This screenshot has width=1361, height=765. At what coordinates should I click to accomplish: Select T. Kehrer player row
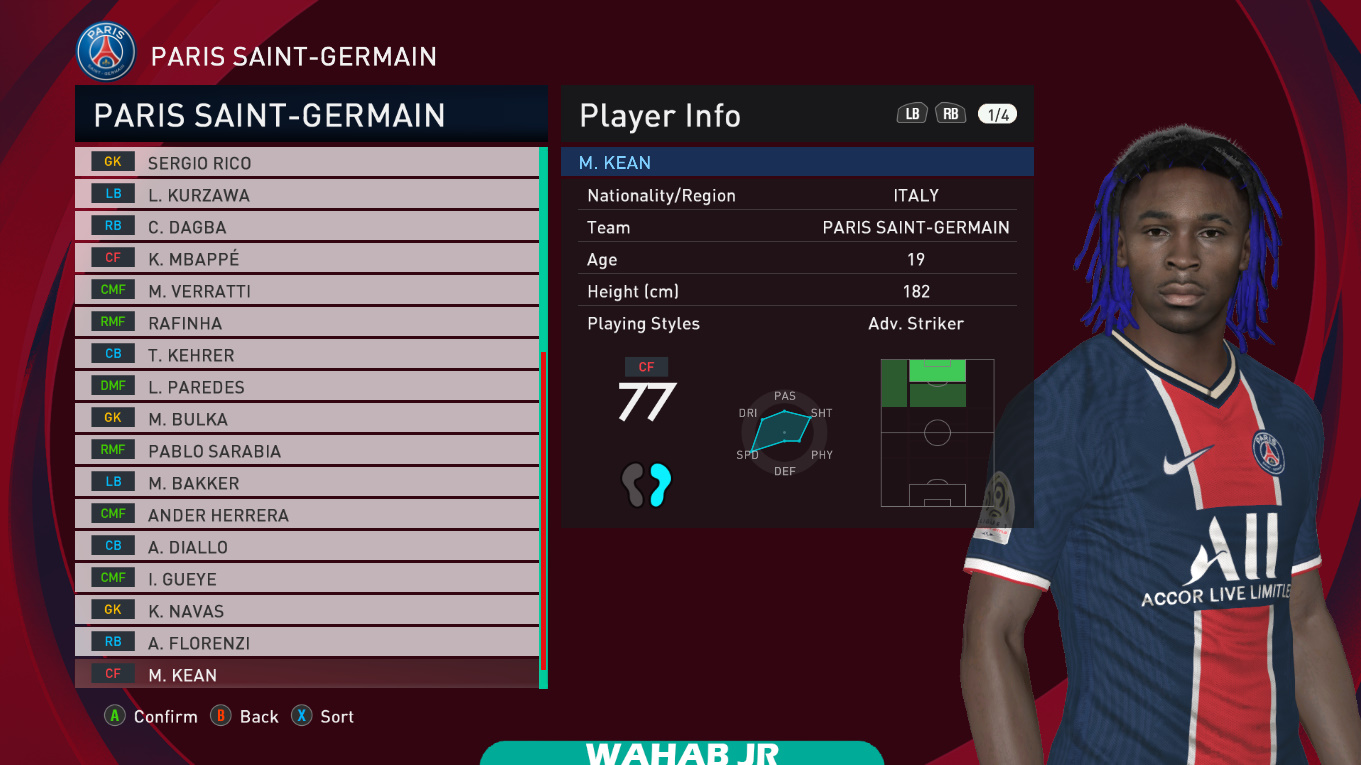coord(306,355)
